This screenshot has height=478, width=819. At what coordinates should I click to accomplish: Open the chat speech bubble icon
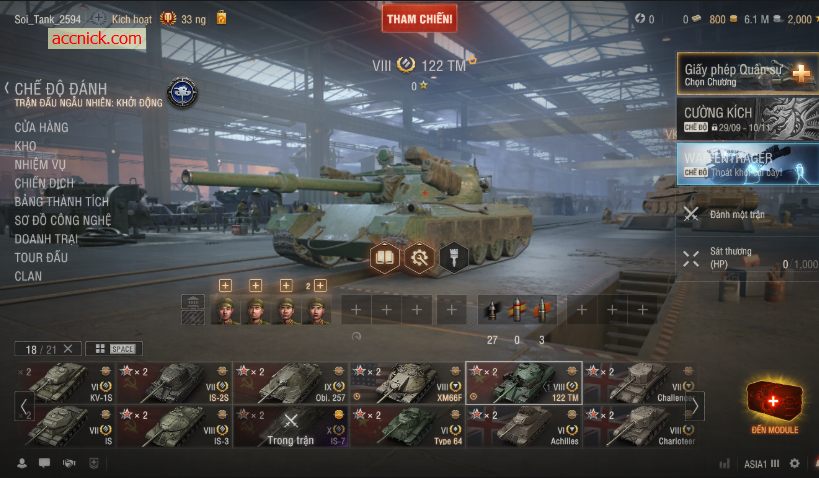pos(44,463)
